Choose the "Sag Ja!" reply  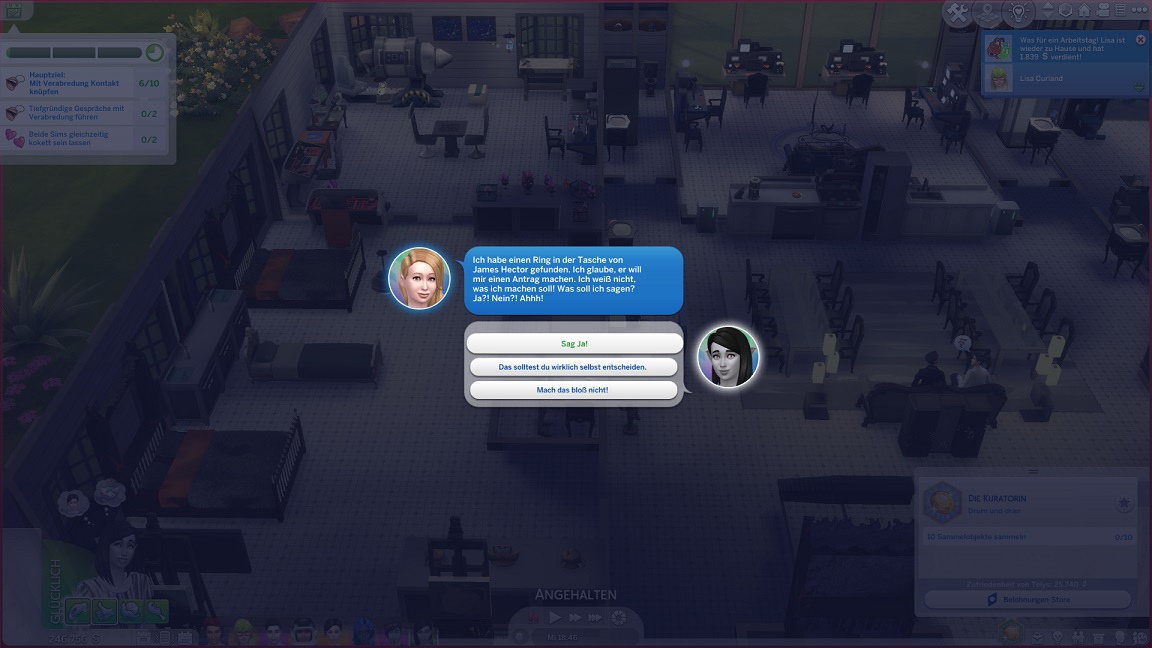(574, 343)
